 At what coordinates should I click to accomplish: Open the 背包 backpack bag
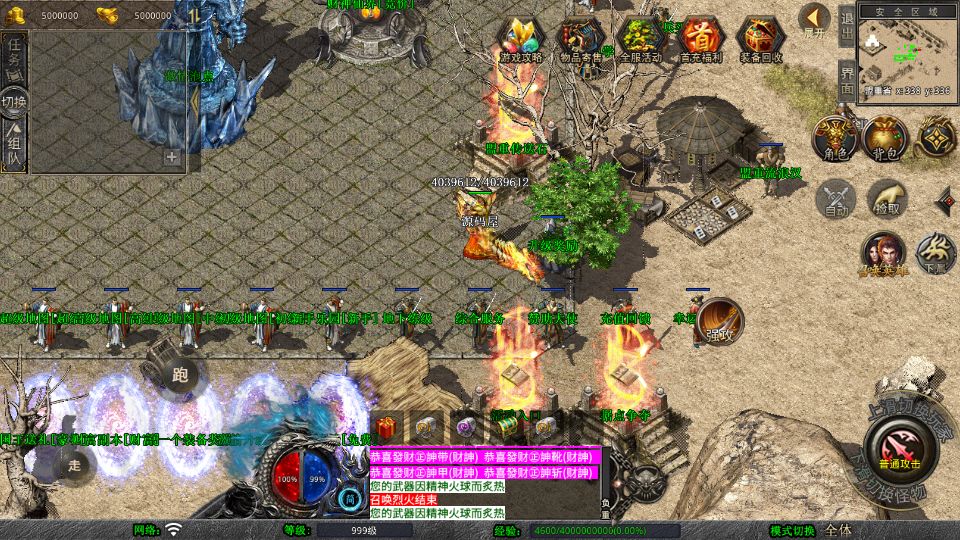(885, 138)
